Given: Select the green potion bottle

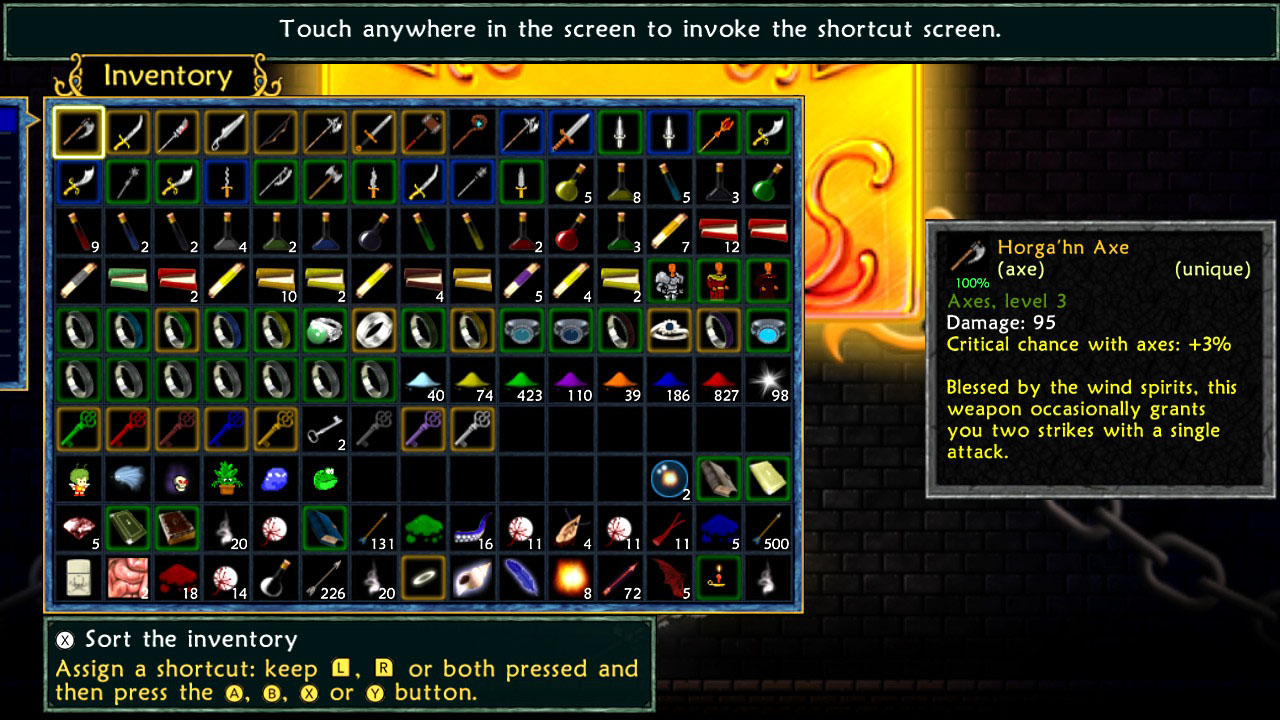Looking at the screenshot, I should 770,188.
